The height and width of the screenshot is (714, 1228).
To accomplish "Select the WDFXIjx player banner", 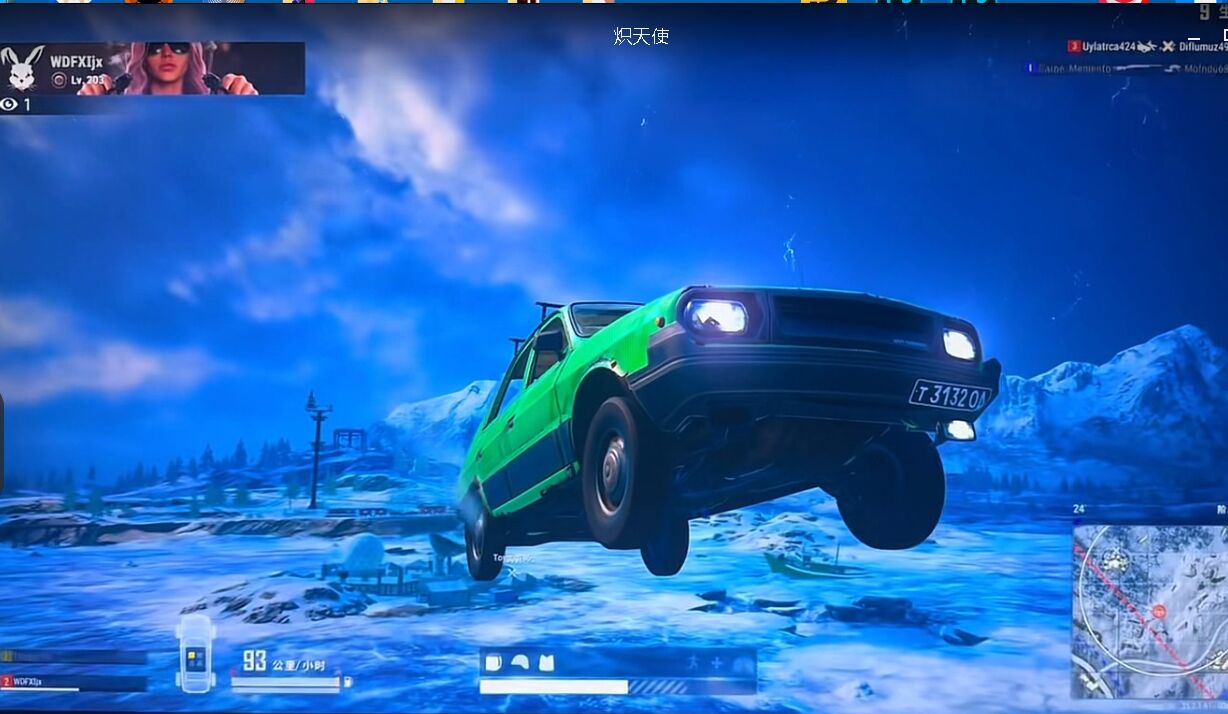I will tap(153, 68).
